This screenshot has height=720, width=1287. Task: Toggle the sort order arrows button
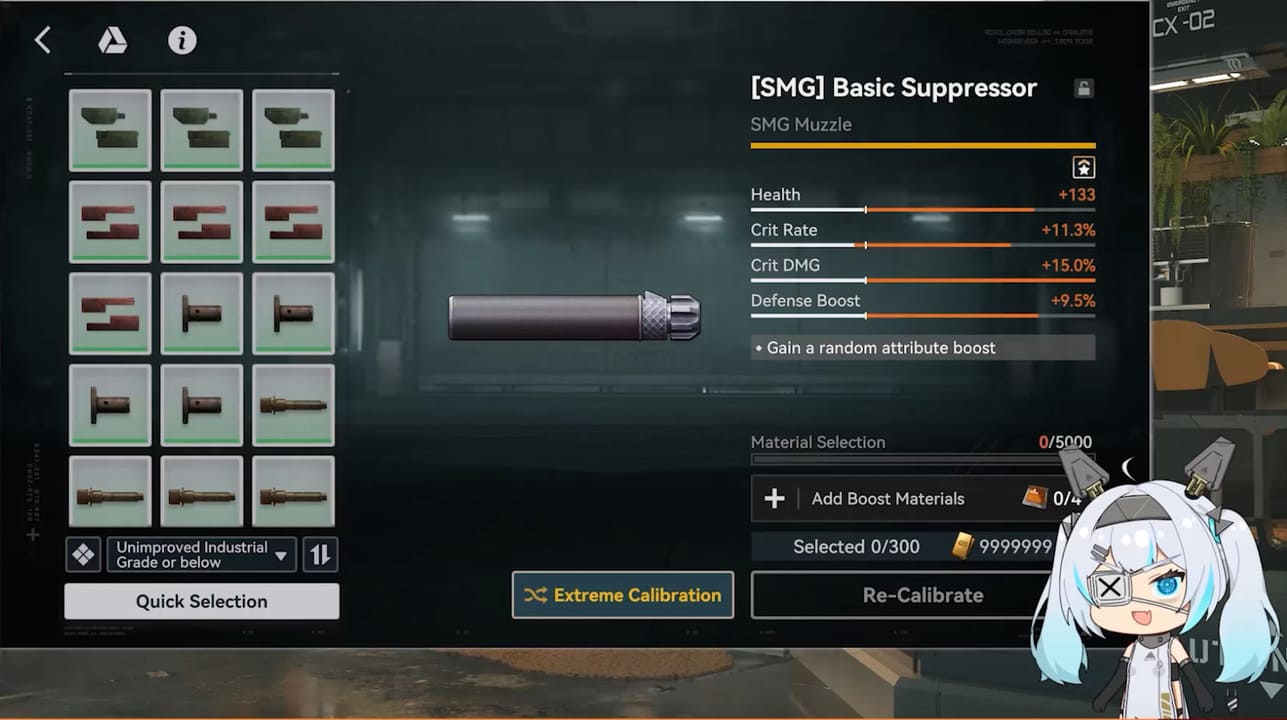tap(321, 554)
